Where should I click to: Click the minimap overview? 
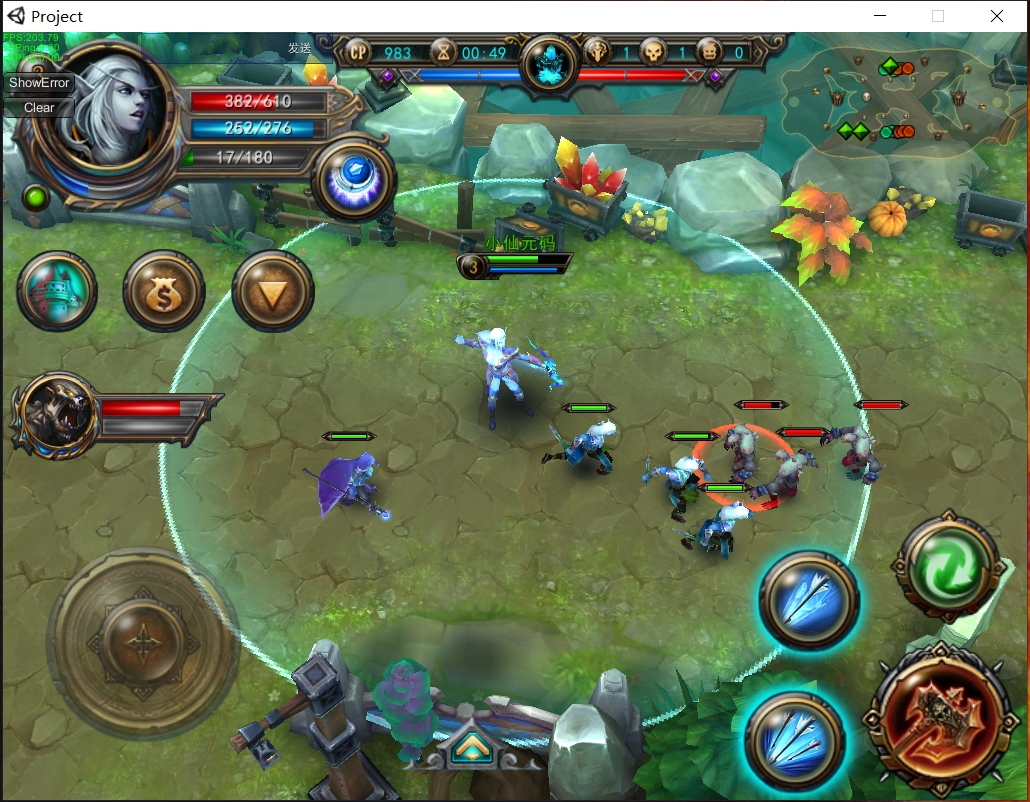[x=895, y=100]
